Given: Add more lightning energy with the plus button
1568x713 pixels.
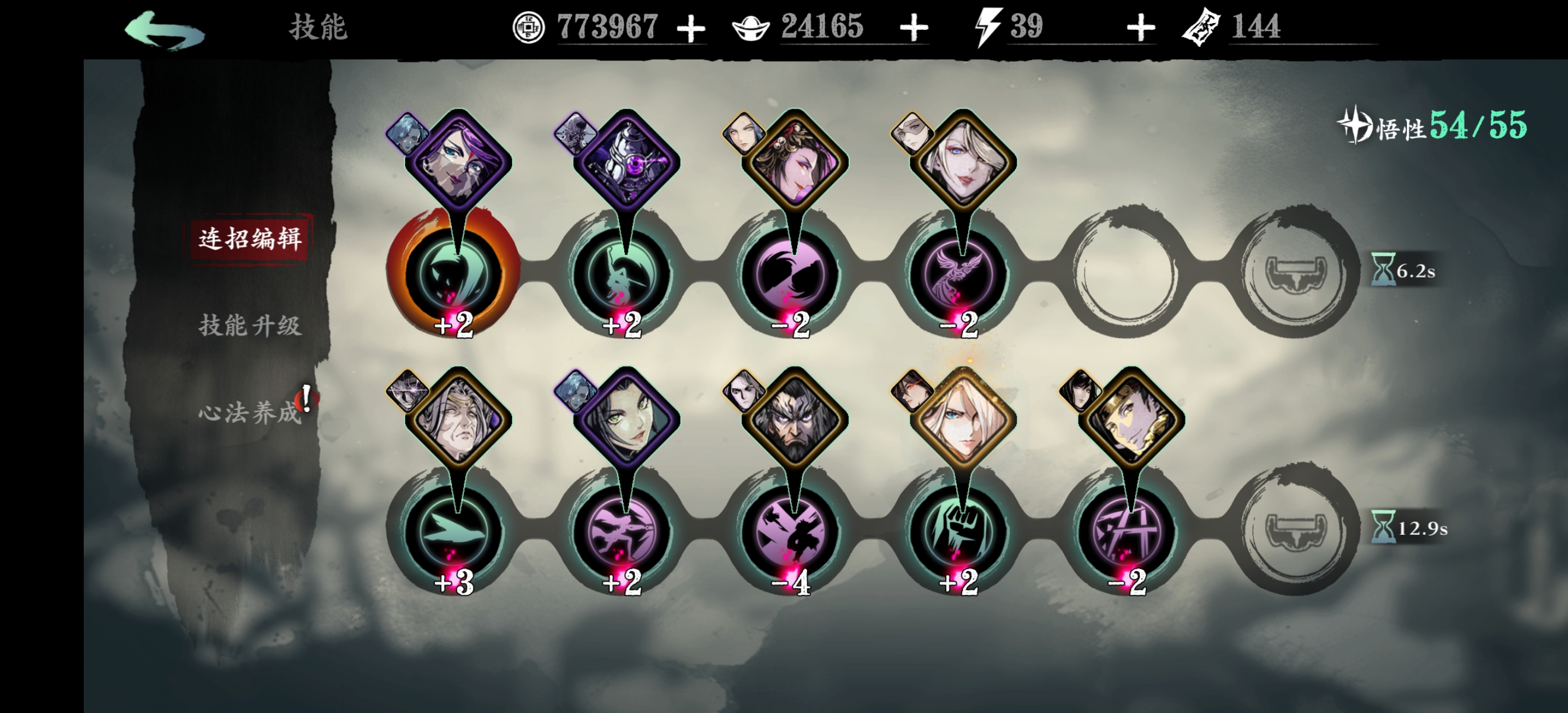Looking at the screenshot, I should (x=1141, y=29).
